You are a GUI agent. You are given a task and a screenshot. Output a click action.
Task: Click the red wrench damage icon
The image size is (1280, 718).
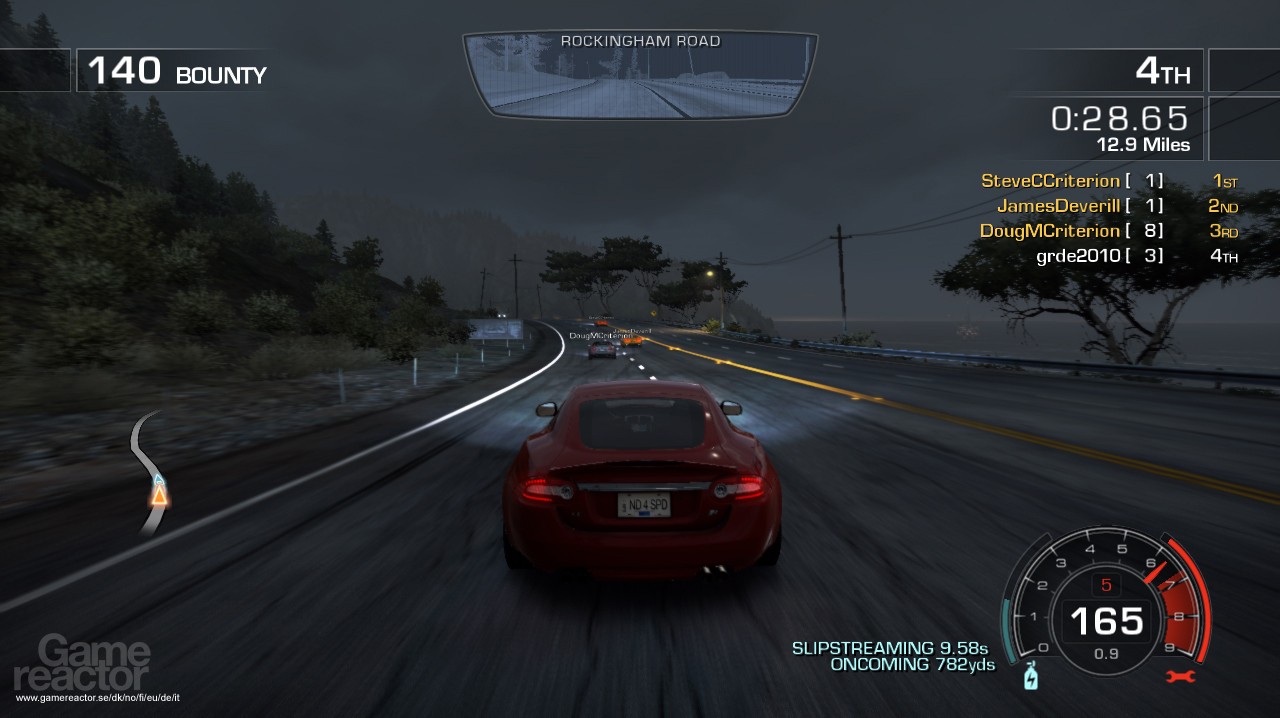click(1180, 677)
